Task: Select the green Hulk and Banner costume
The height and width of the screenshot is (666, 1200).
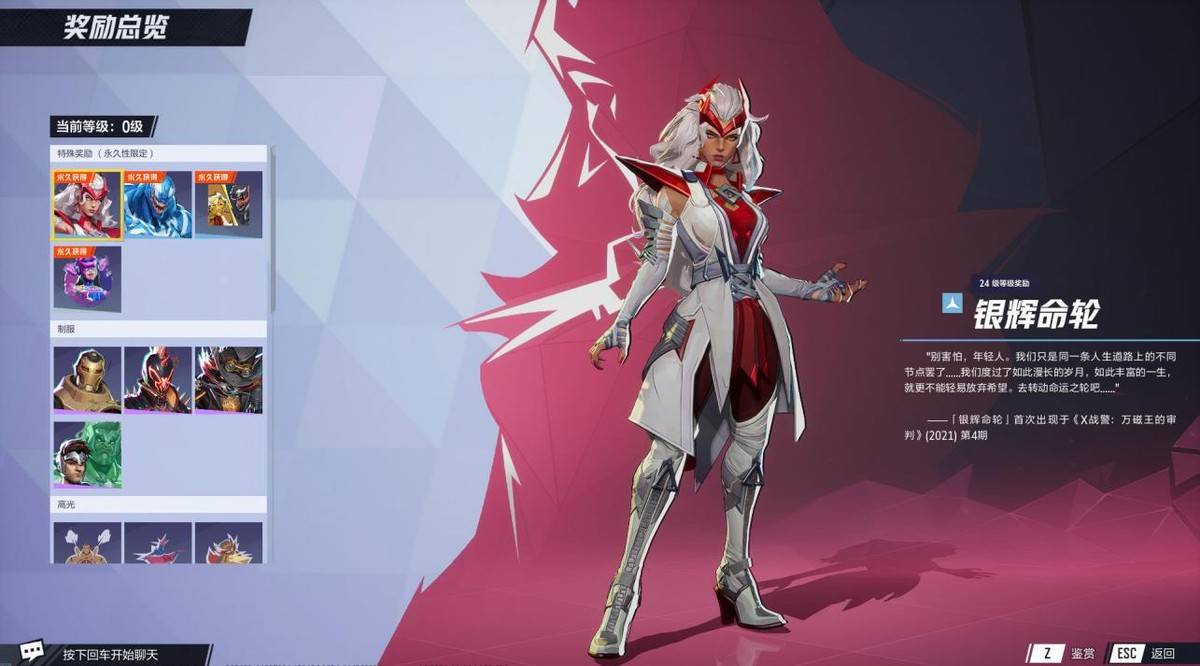Action: [87, 453]
